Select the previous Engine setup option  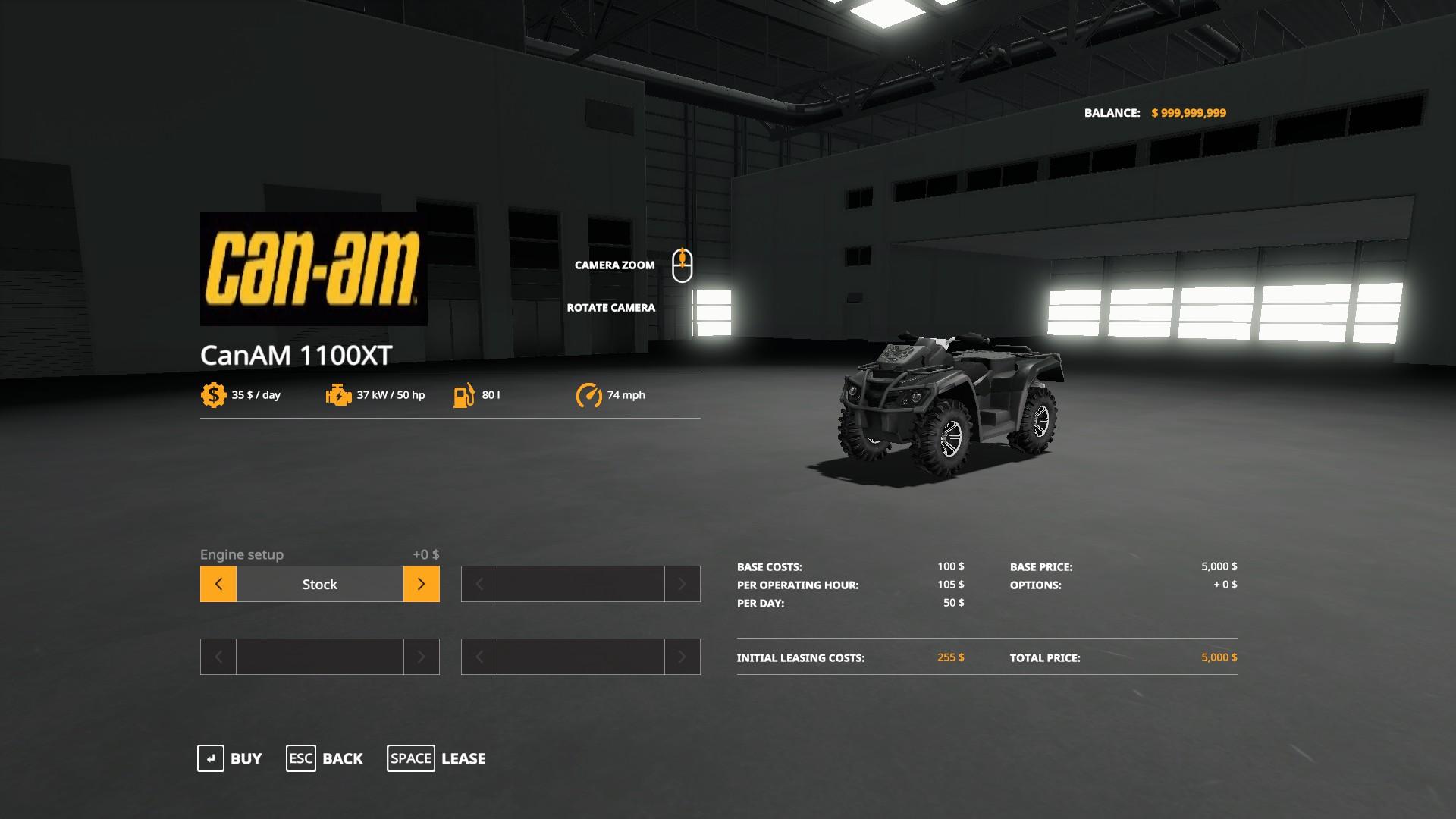[218, 584]
